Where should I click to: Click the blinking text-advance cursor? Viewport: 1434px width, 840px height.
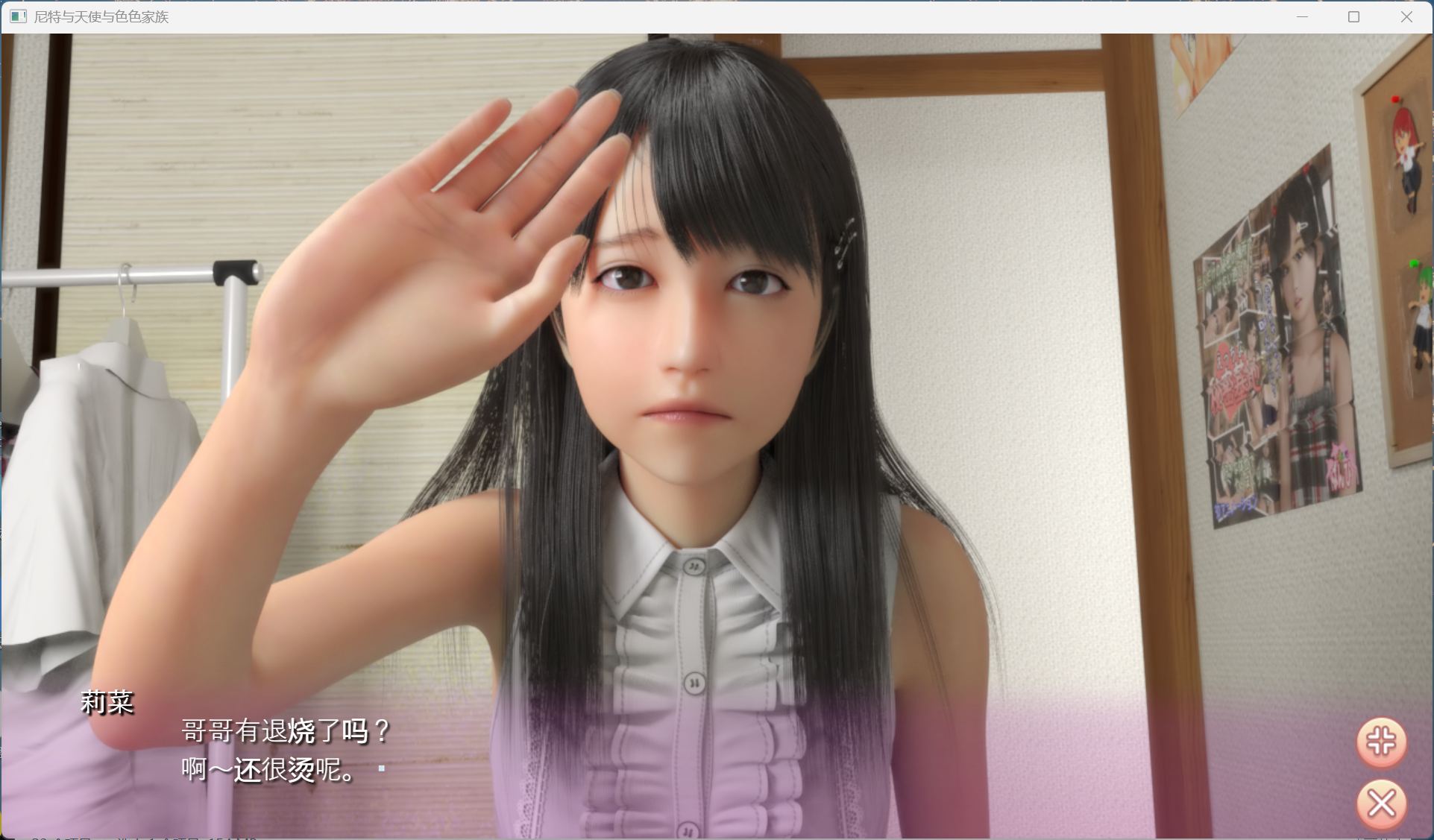(x=382, y=768)
